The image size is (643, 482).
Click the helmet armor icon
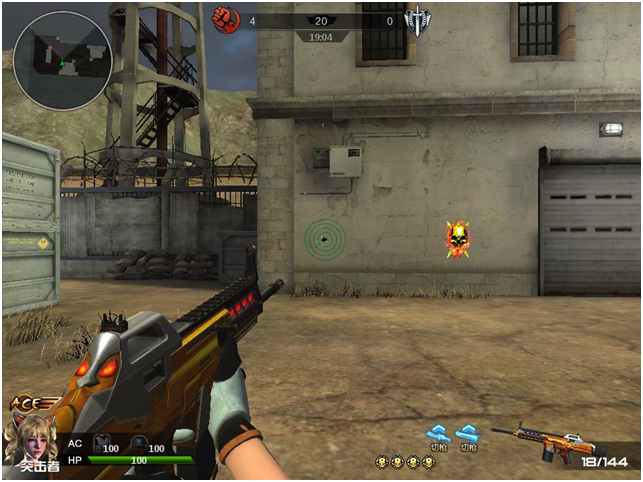[x=137, y=442]
